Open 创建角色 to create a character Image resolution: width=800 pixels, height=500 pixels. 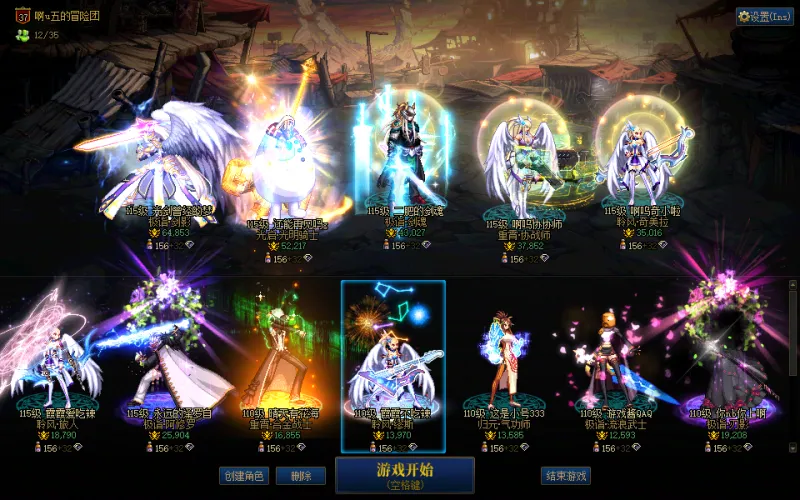pos(243,476)
